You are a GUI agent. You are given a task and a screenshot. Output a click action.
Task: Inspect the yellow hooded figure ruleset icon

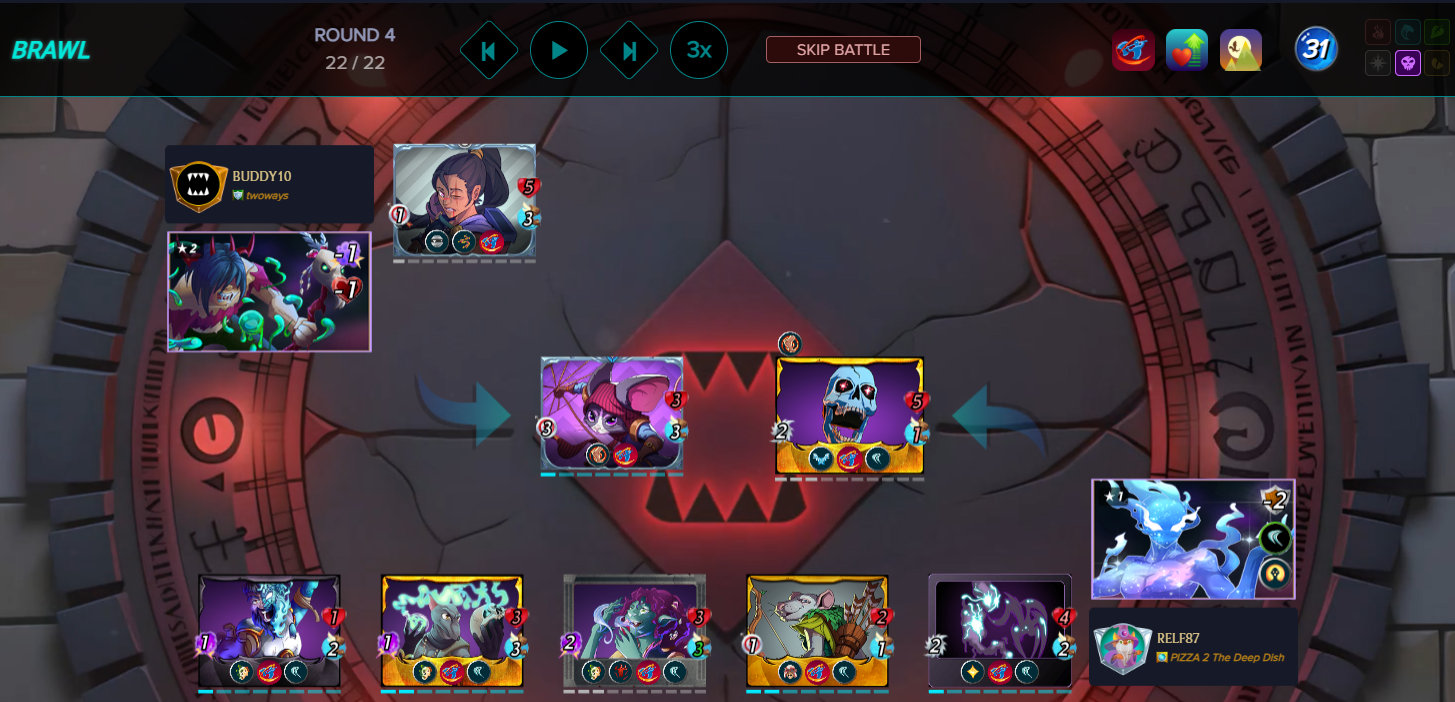coord(1240,50)
